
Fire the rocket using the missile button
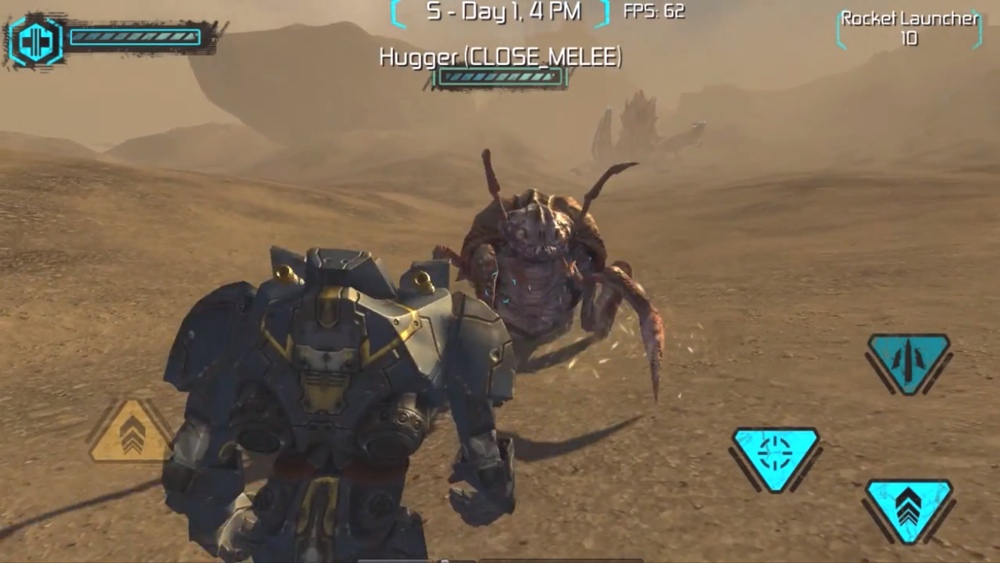pos(908,359)
